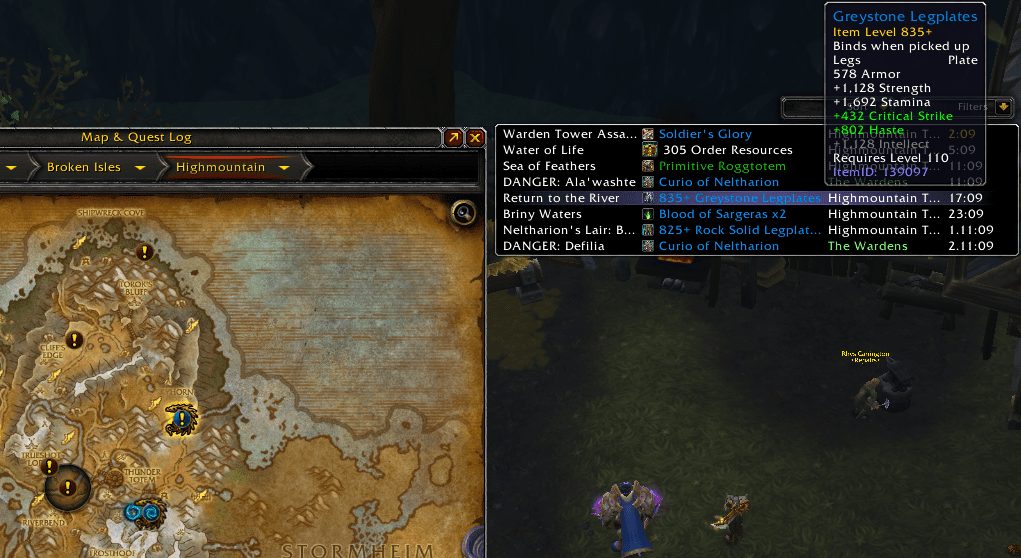Click the large circled quest marker above Riverbend

pyautogui.click(x=67, y=488)
